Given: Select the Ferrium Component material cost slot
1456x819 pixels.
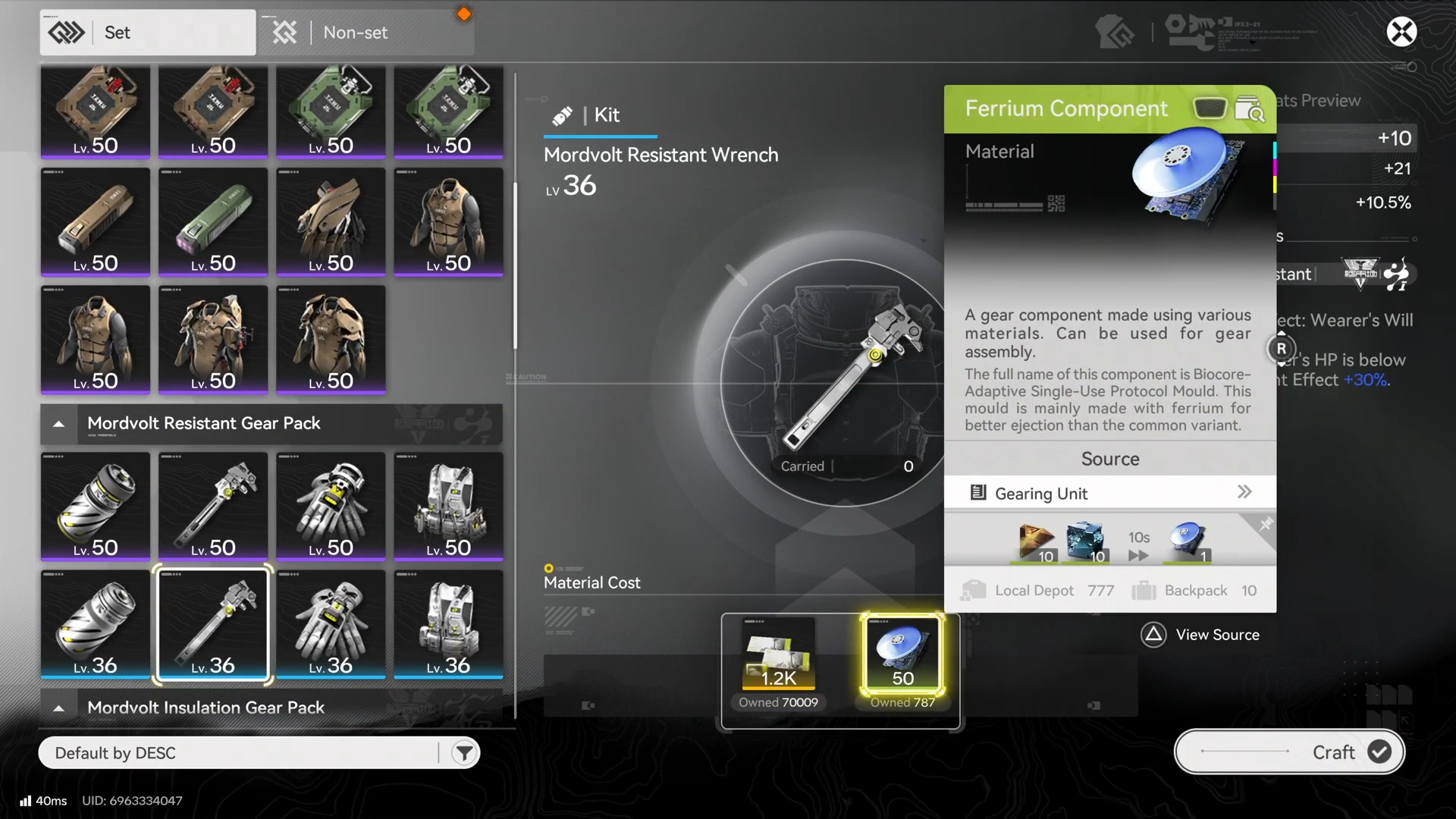Looking at the screenshot, I should (x=902, y=654).
